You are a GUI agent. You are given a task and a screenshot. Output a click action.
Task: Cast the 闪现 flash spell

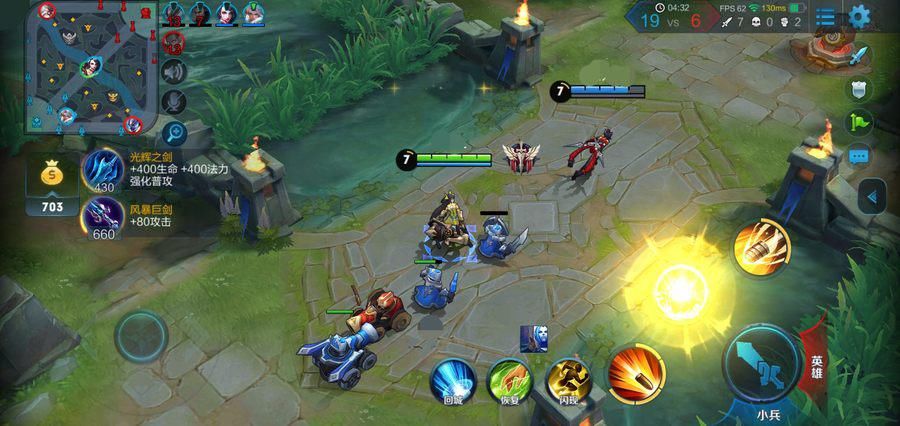(x=567, y=379)
